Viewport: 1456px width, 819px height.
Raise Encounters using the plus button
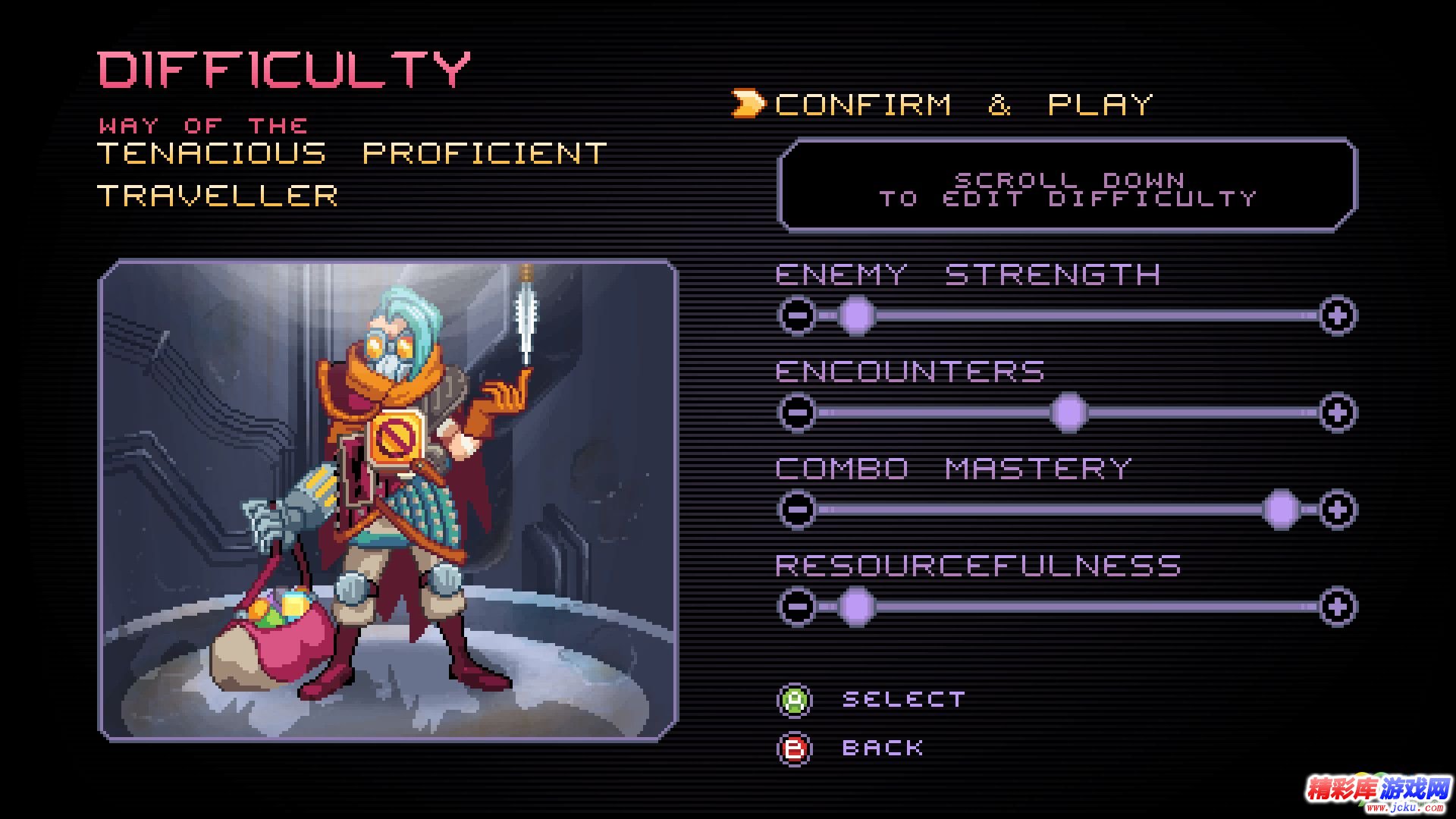point(1337,413)
